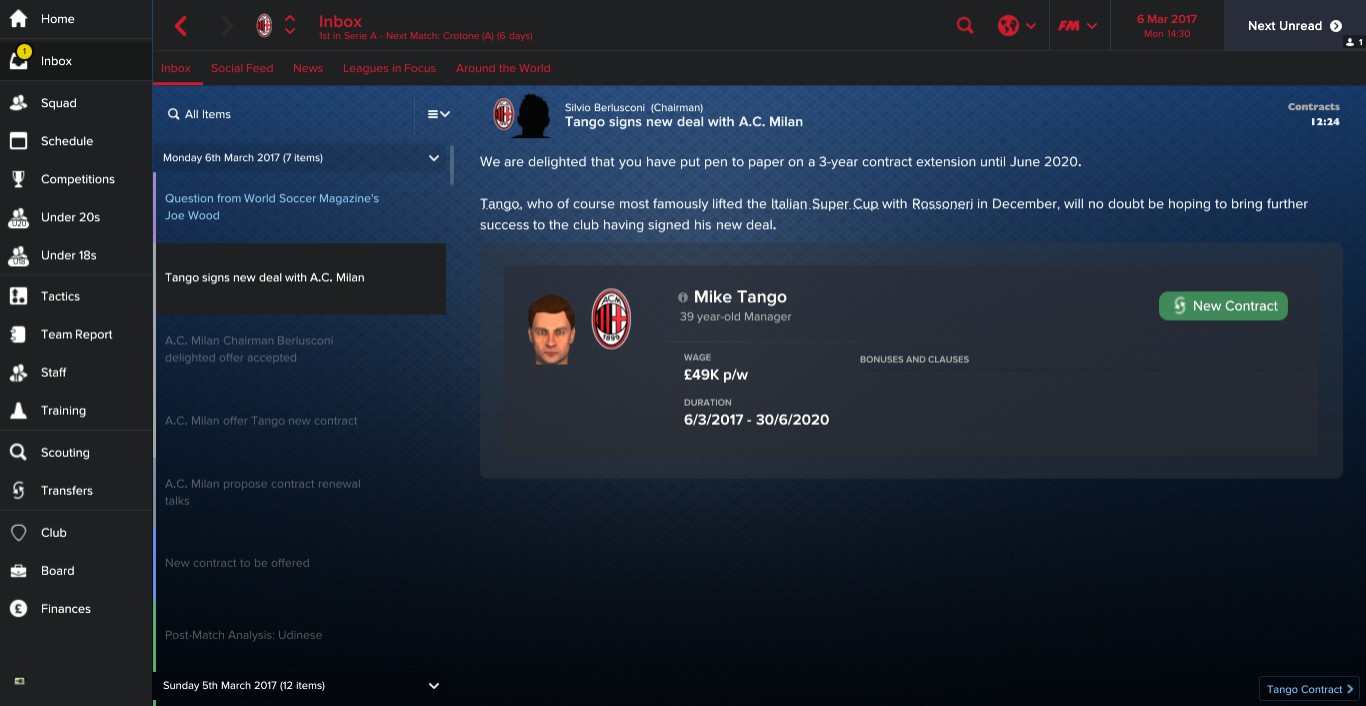
Task: View the Around the World tab
Action: tap(503, 68)
